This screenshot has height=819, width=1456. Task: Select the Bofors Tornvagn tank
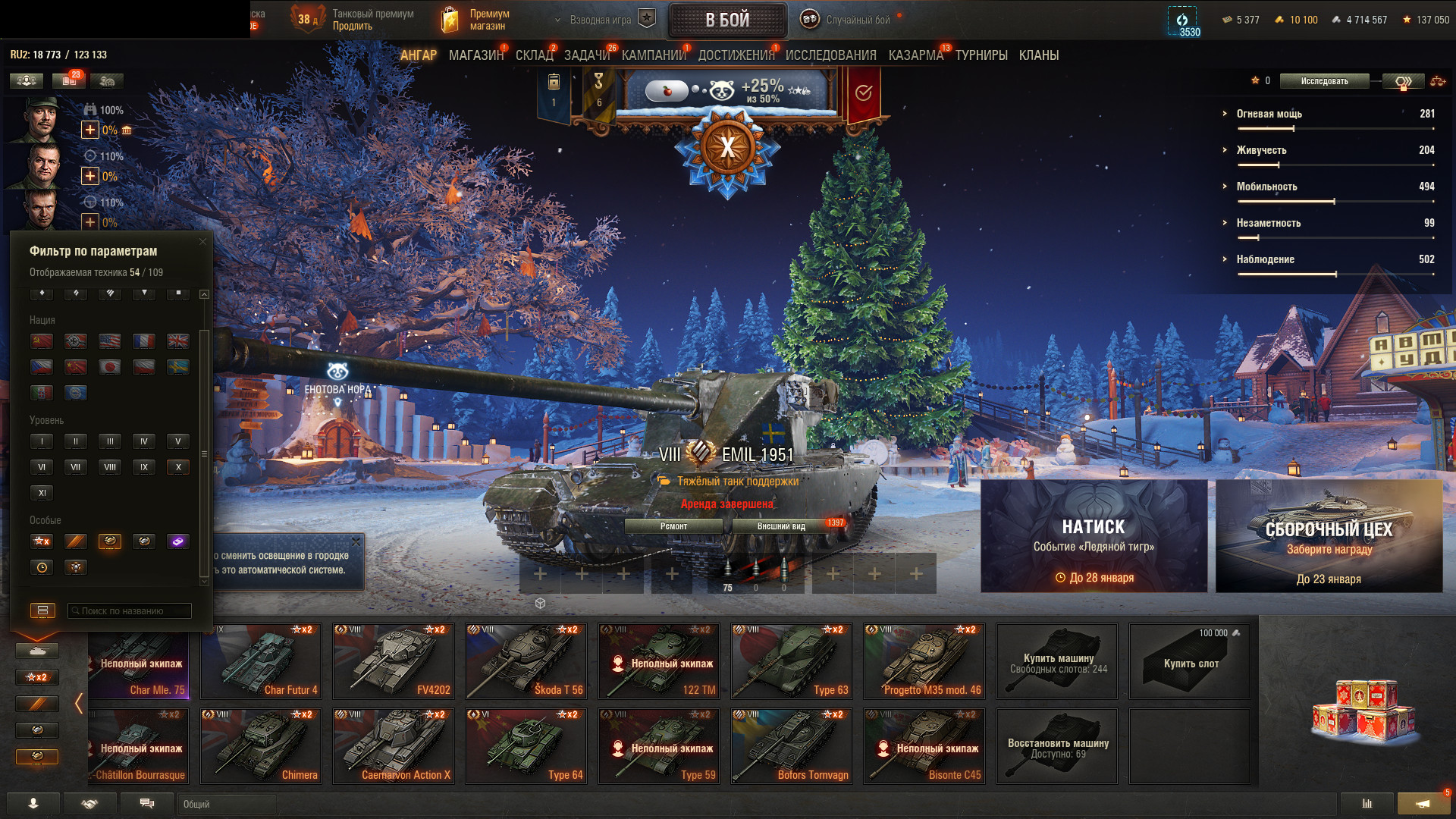(x=791, y=746)
